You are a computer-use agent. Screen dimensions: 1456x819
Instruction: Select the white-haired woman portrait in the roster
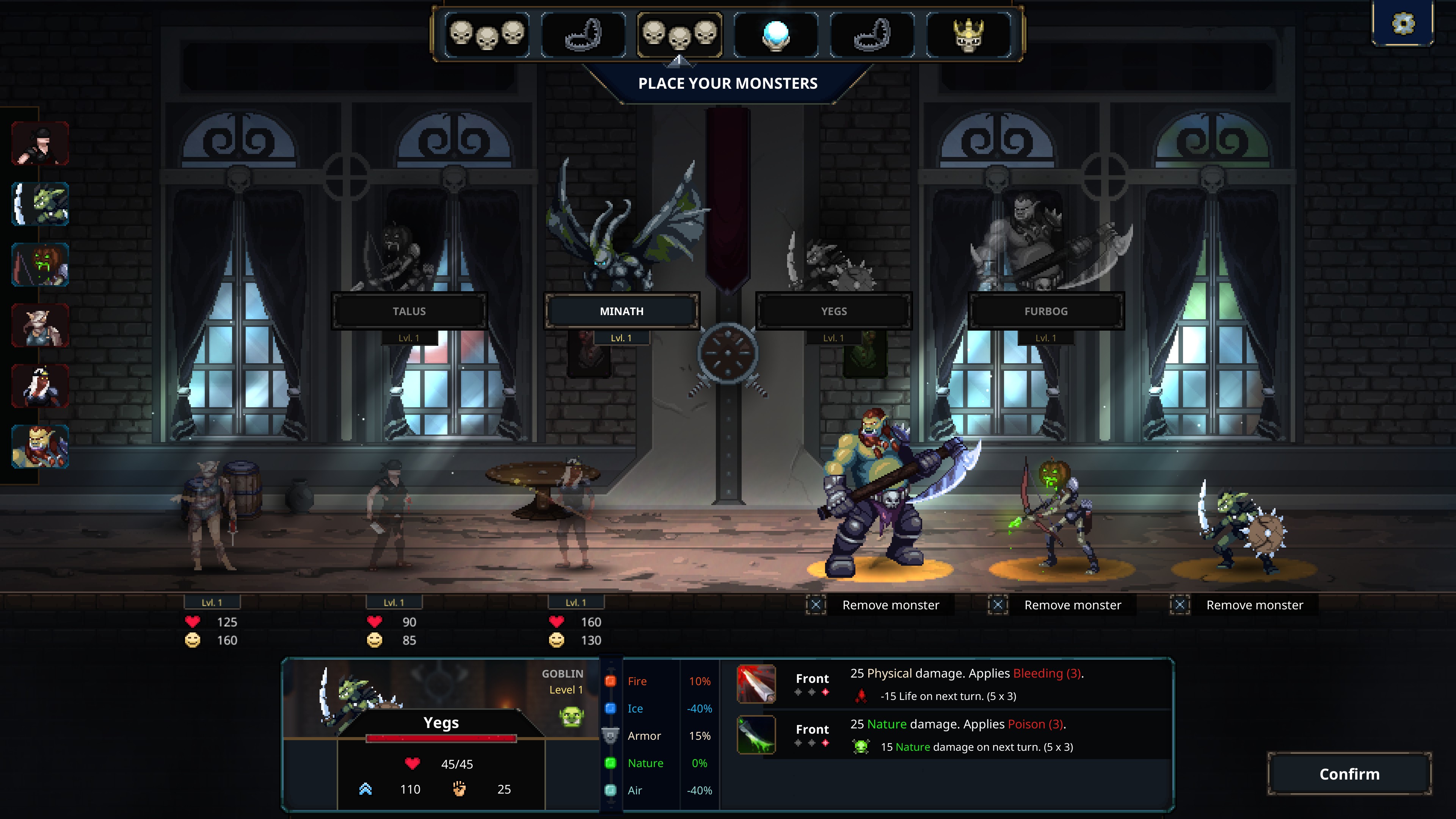click(x=40, y=386)
